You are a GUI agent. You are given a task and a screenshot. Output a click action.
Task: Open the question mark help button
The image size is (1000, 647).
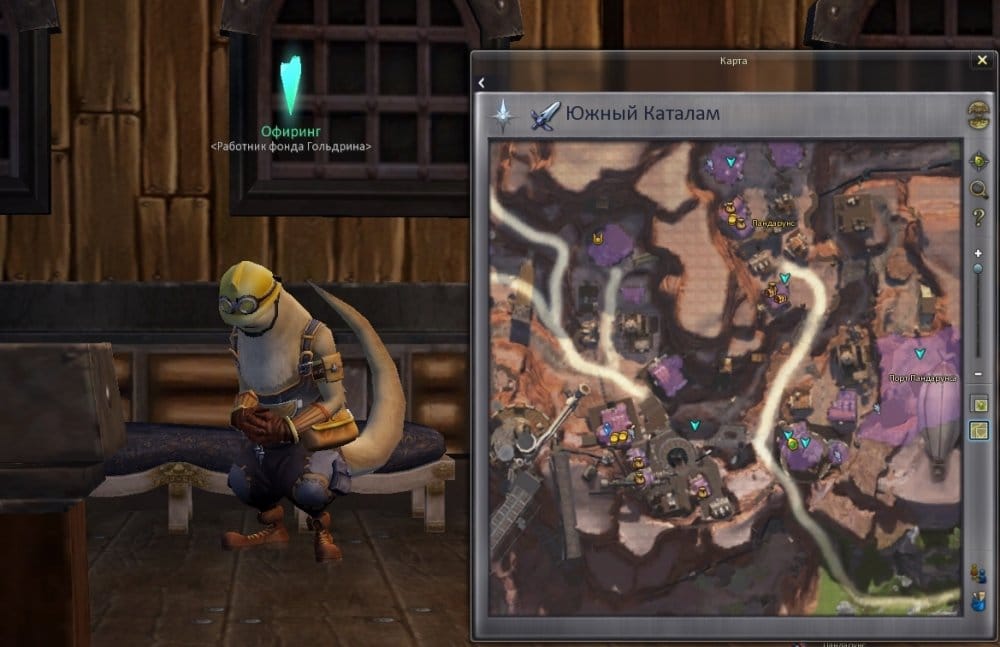[x=979, y=218]
